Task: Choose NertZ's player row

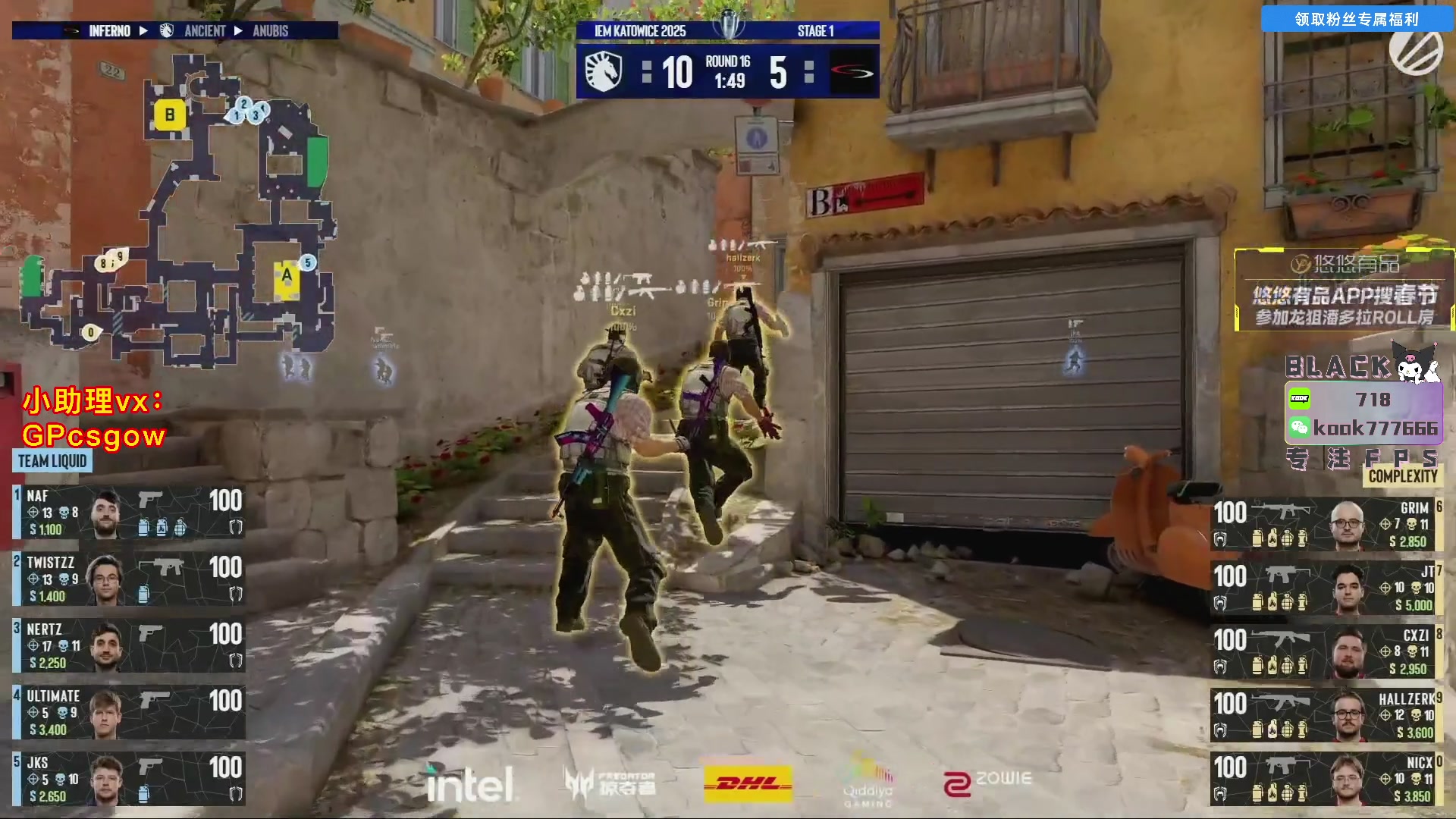Action: (x=129, y=646)
